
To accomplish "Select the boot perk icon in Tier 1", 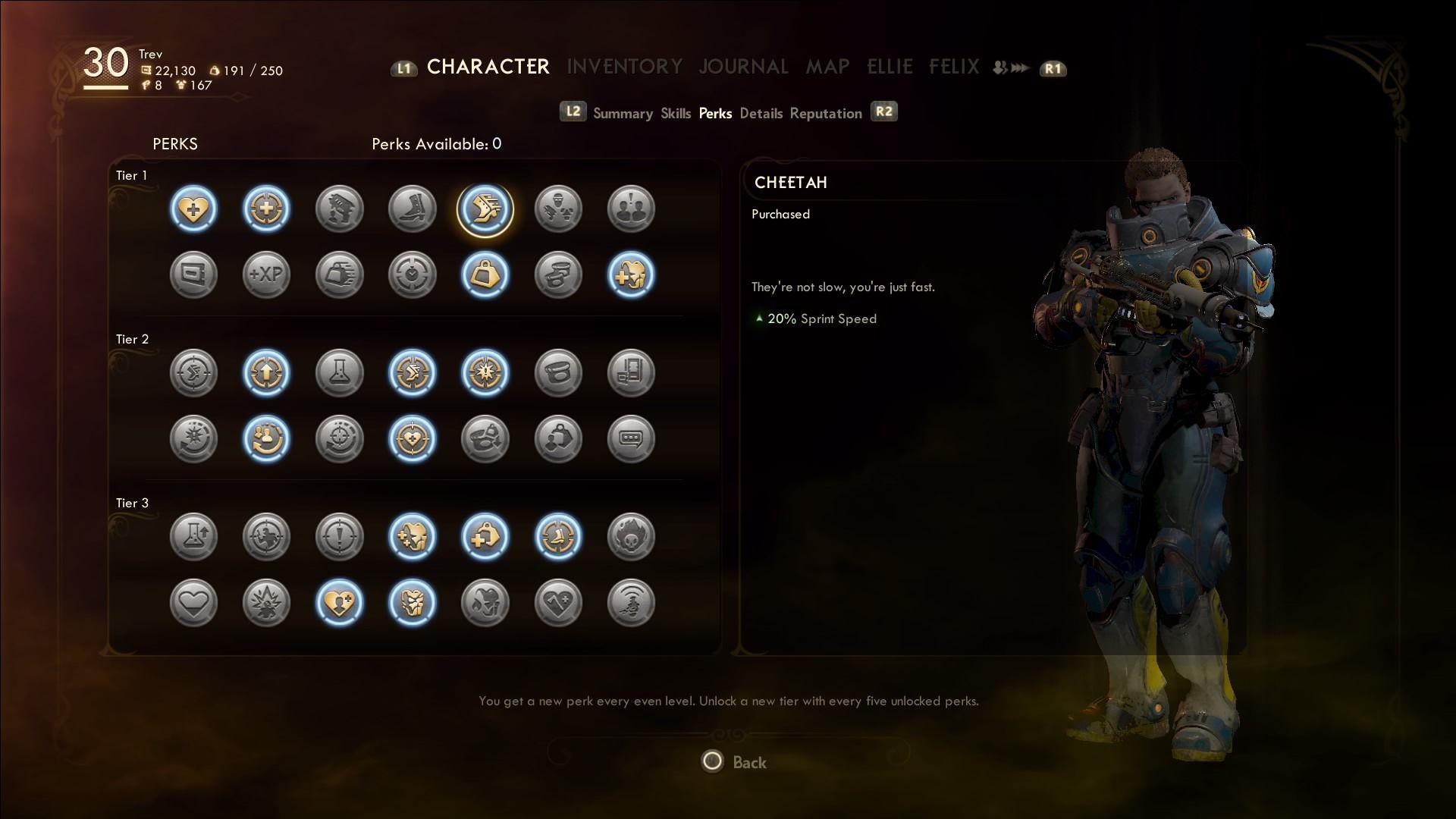I will tap(412, 209).
